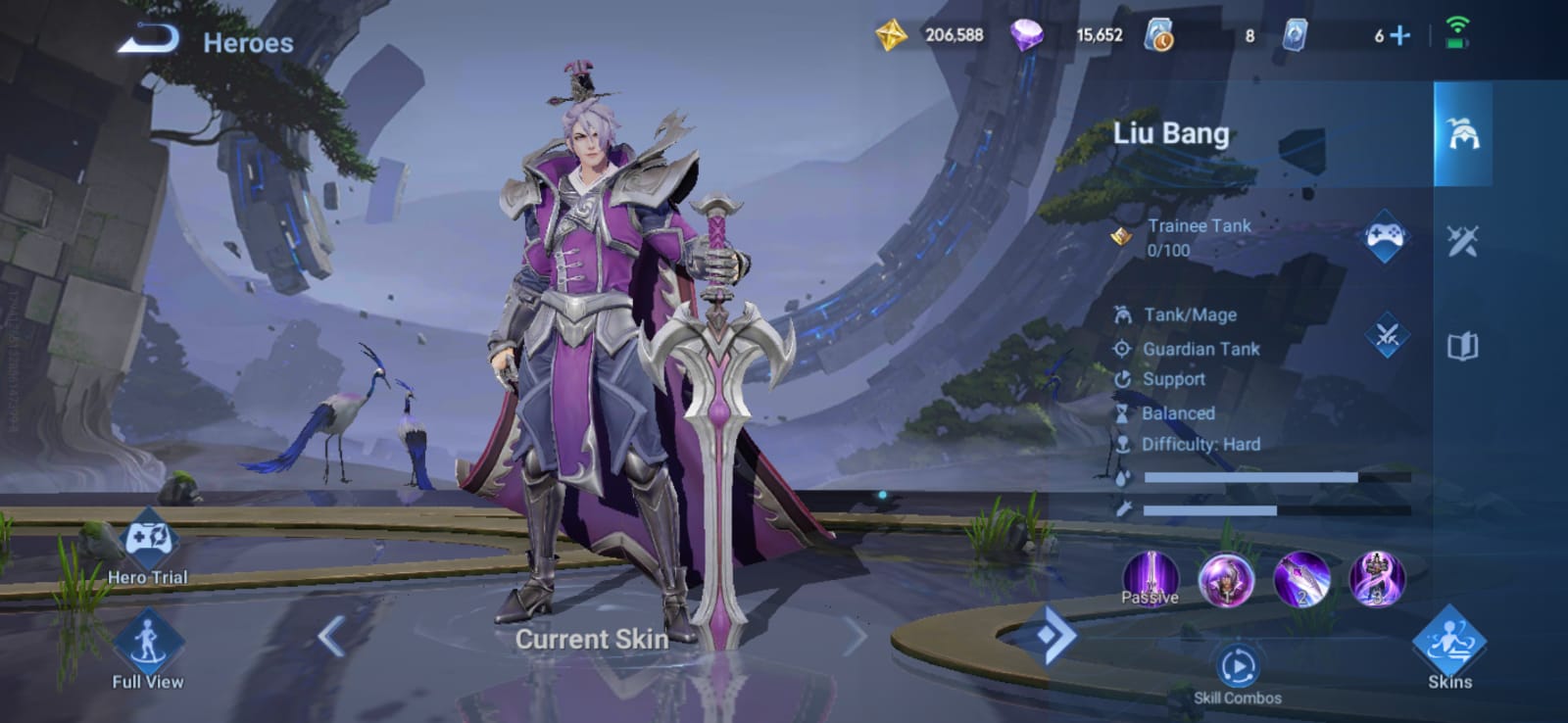The width and height of the screenshot is (1568, 723).
Task: Select Liu Bang's second skill icon
Action: 1301,579
